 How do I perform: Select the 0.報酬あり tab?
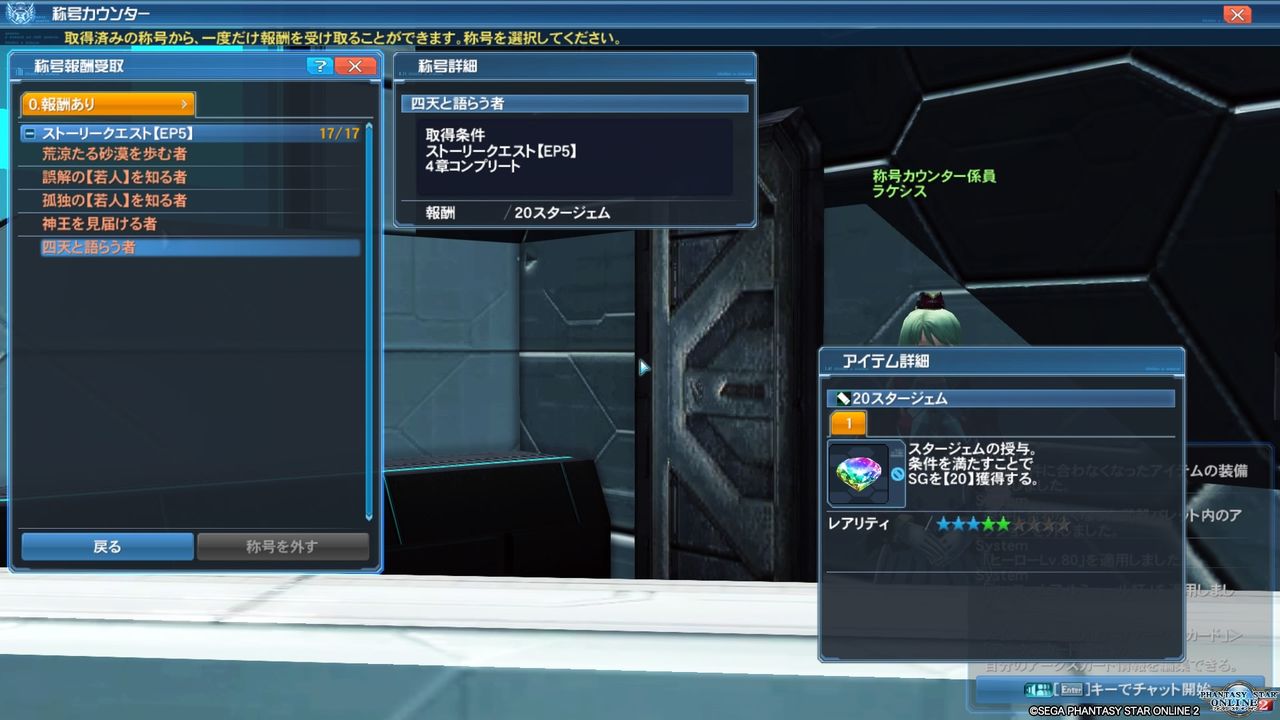coord(106,102)
